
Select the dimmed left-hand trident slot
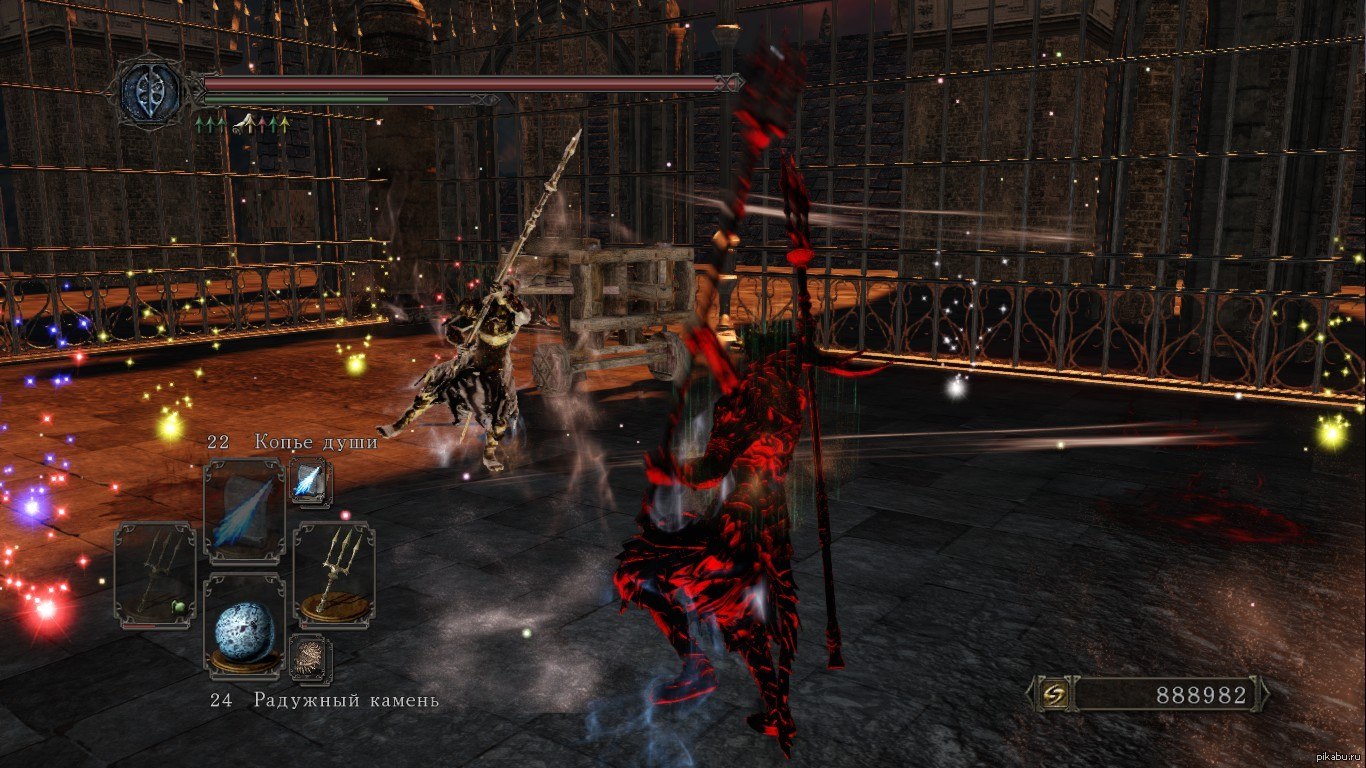(x=155, y=575)
